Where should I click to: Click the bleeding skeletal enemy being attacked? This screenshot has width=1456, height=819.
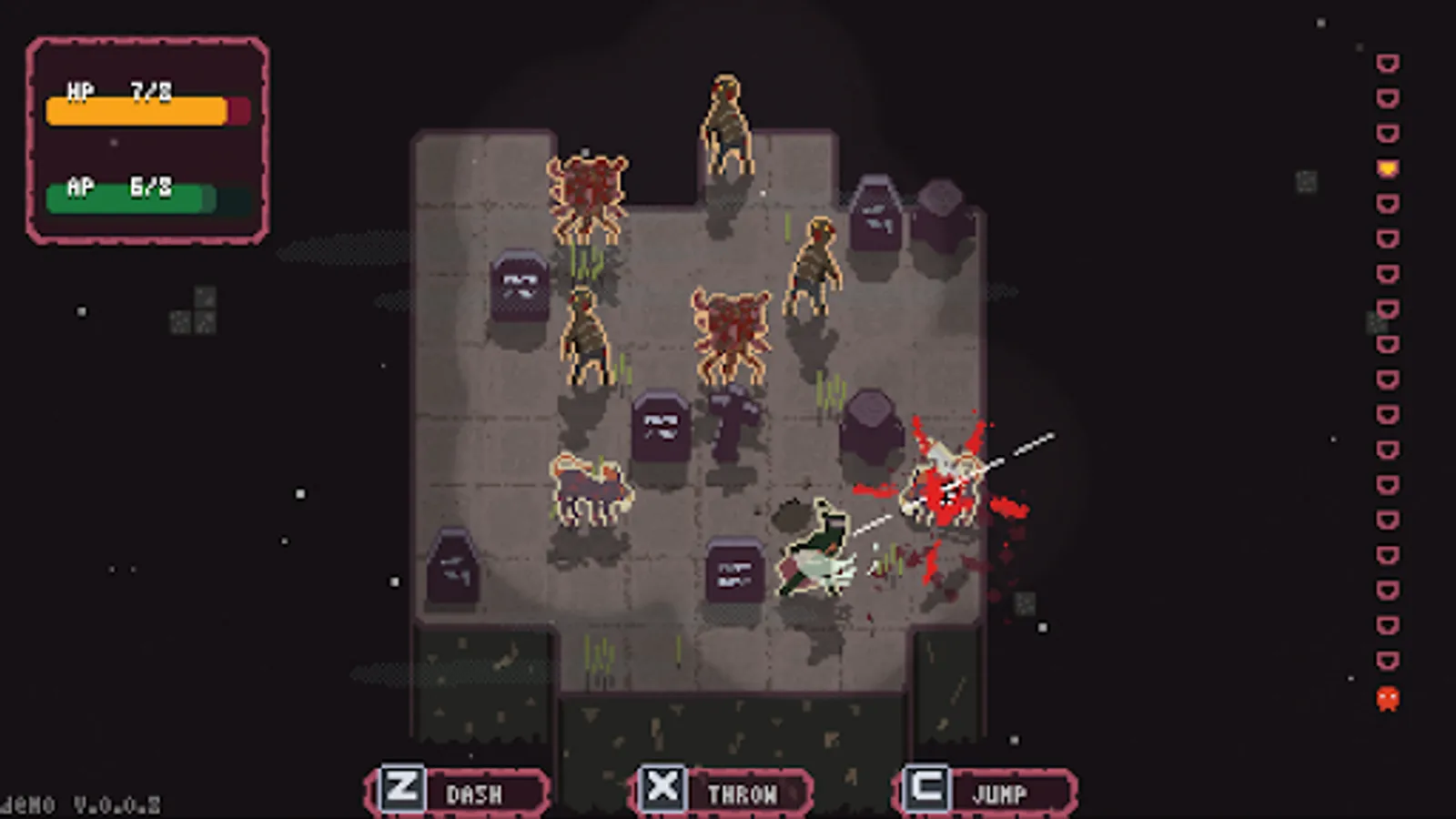tap(942, 478)
